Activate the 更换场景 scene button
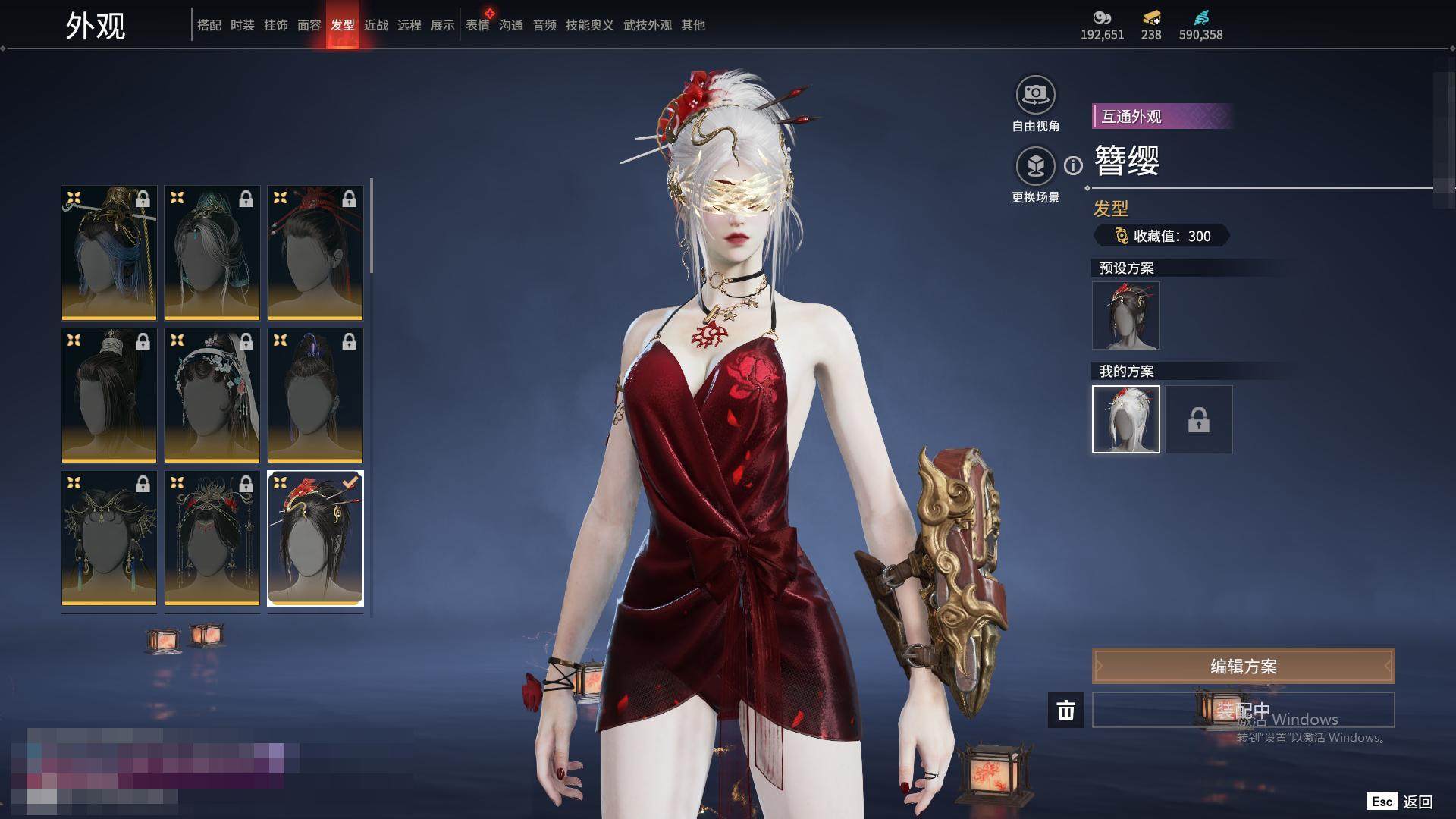This screenshot has width=1456, height=819. click(x=1035, y=167)
